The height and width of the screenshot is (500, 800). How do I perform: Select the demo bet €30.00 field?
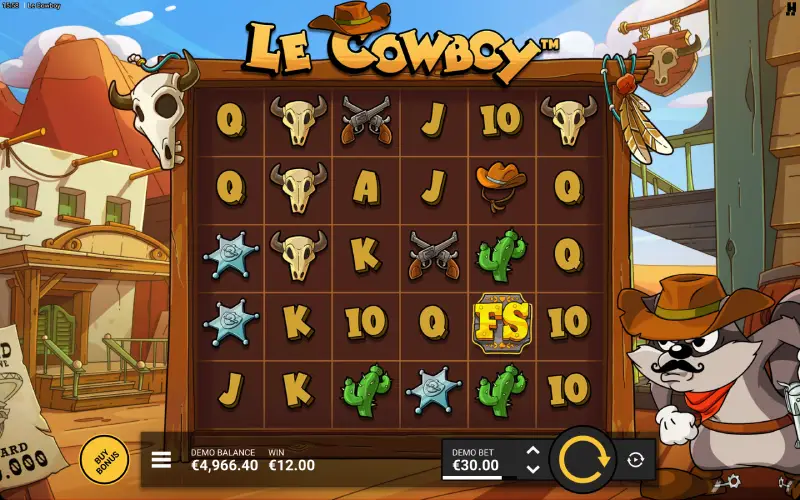[x=480, y=460]
